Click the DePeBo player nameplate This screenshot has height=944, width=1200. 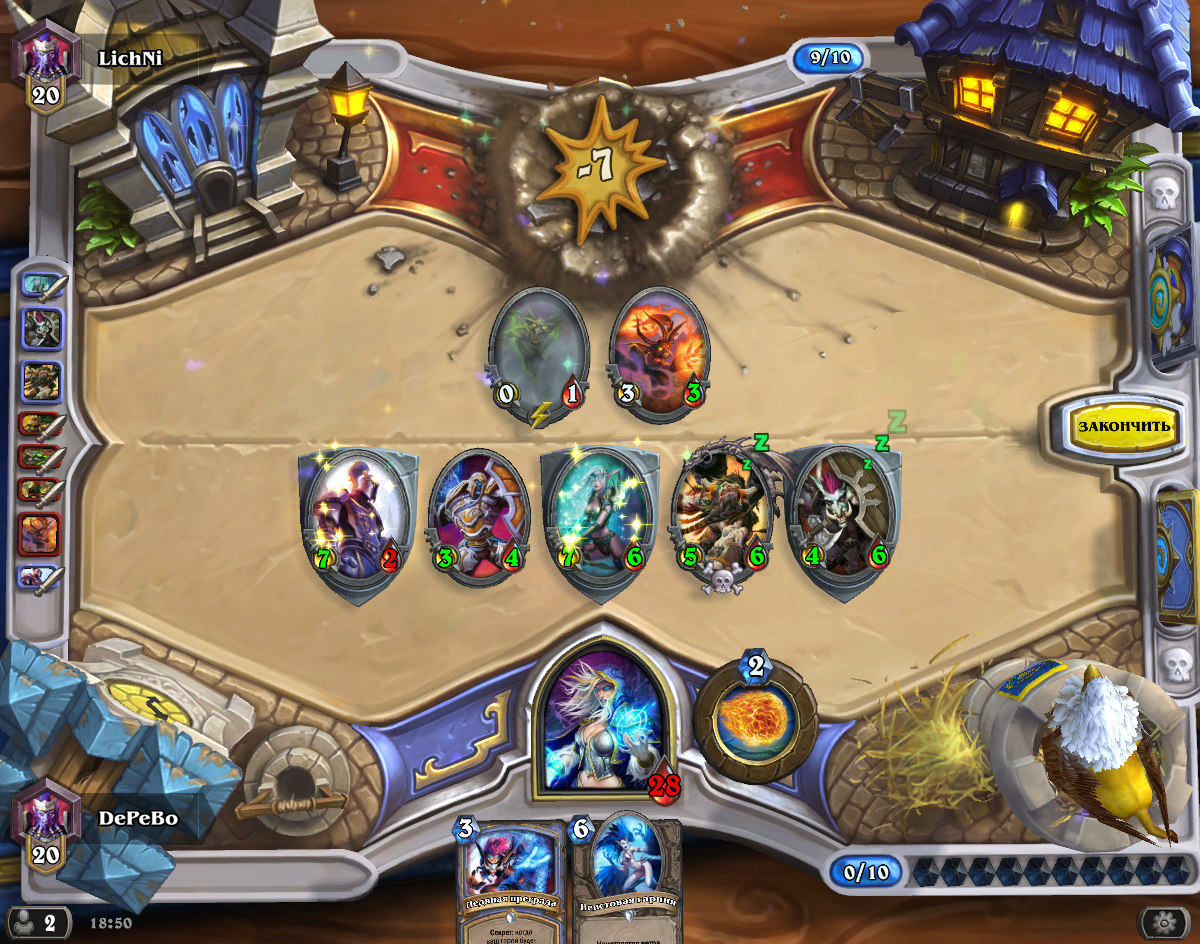pyautogui.click(x=137, y=818)
